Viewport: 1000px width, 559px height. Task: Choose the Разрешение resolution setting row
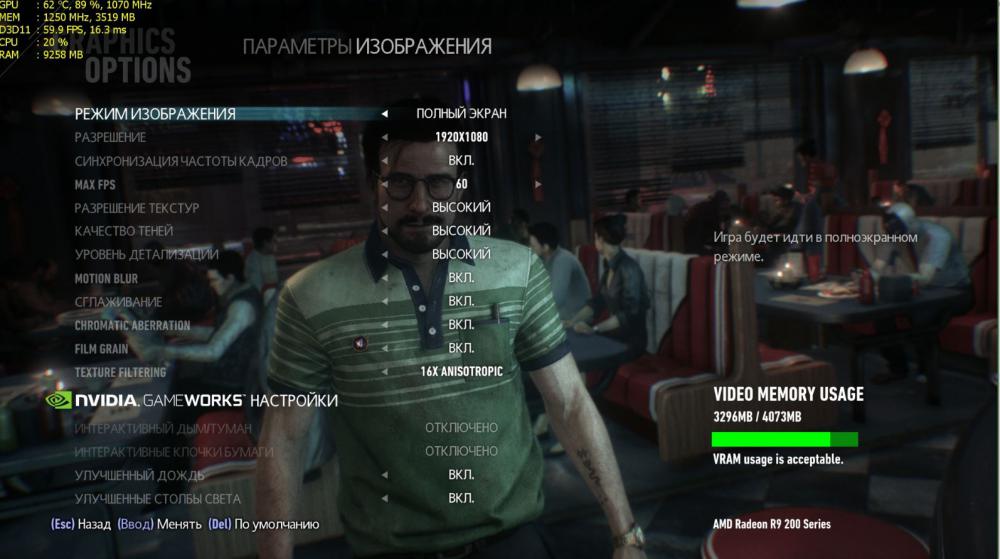pyautogui.click(x=110, y=137)
